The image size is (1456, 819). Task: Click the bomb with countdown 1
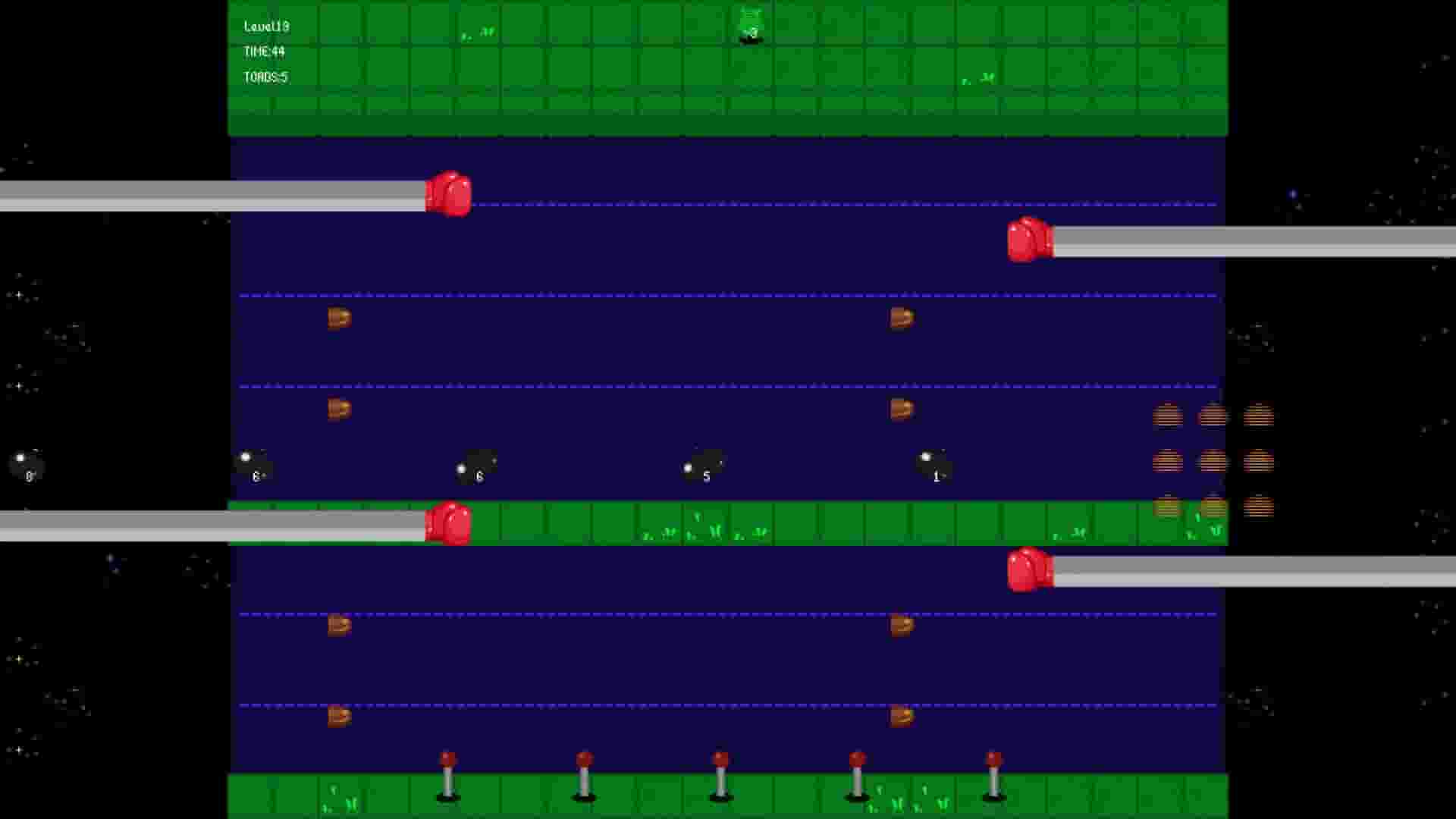click(x=935, y=466)
